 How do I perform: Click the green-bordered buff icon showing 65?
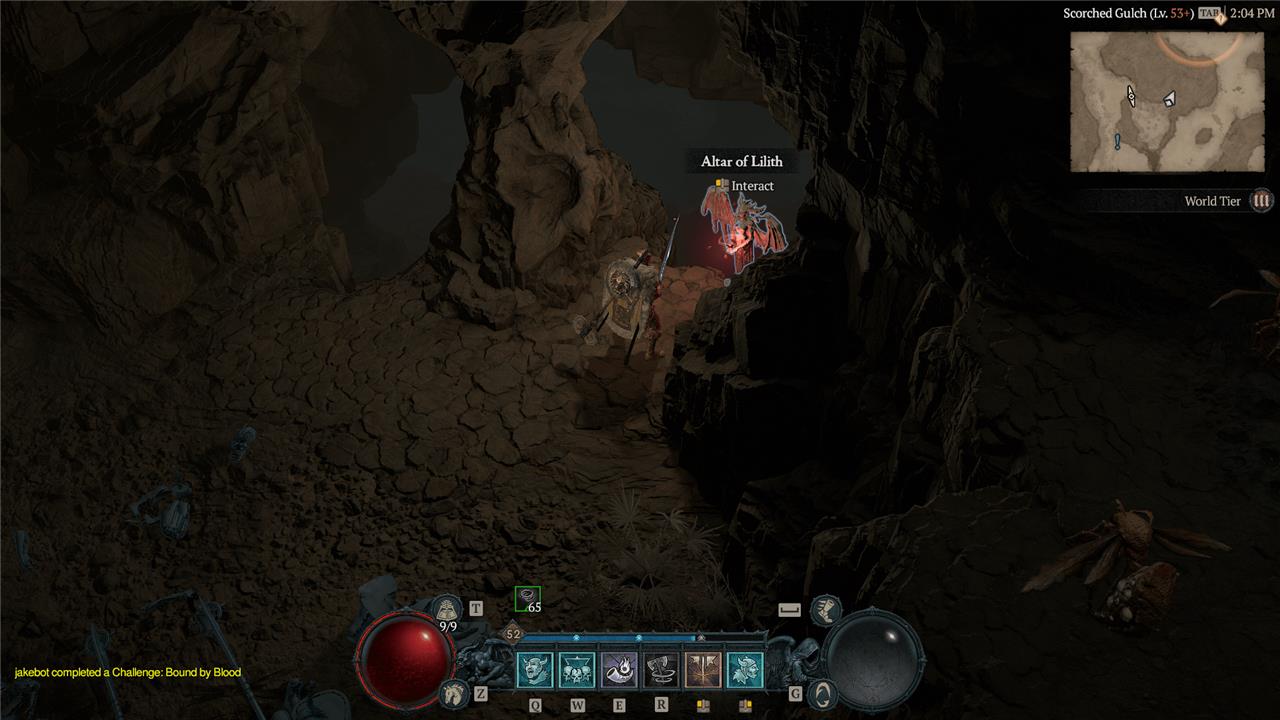pos(527,598)
